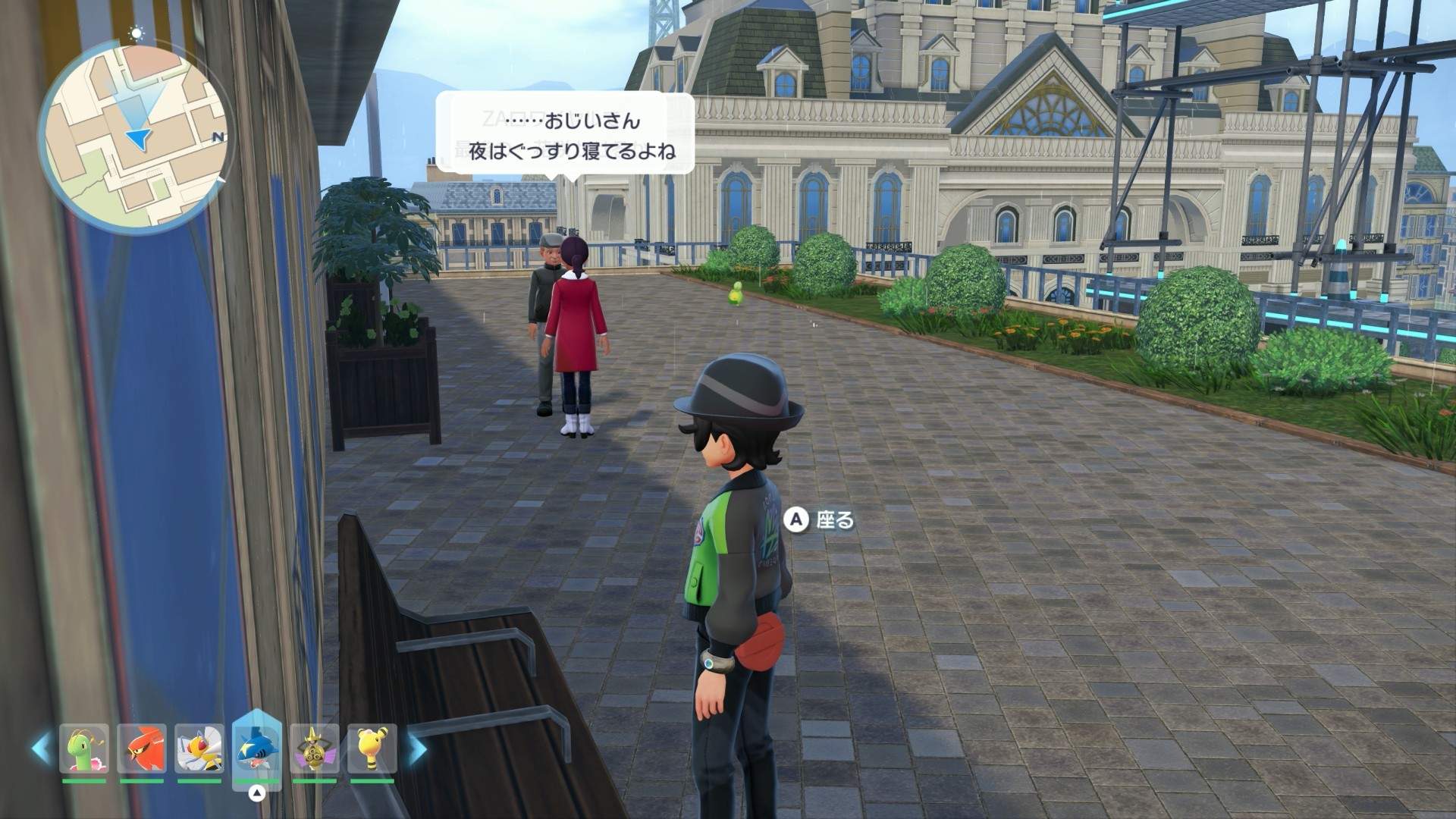Open the circular city minimap

135,134
